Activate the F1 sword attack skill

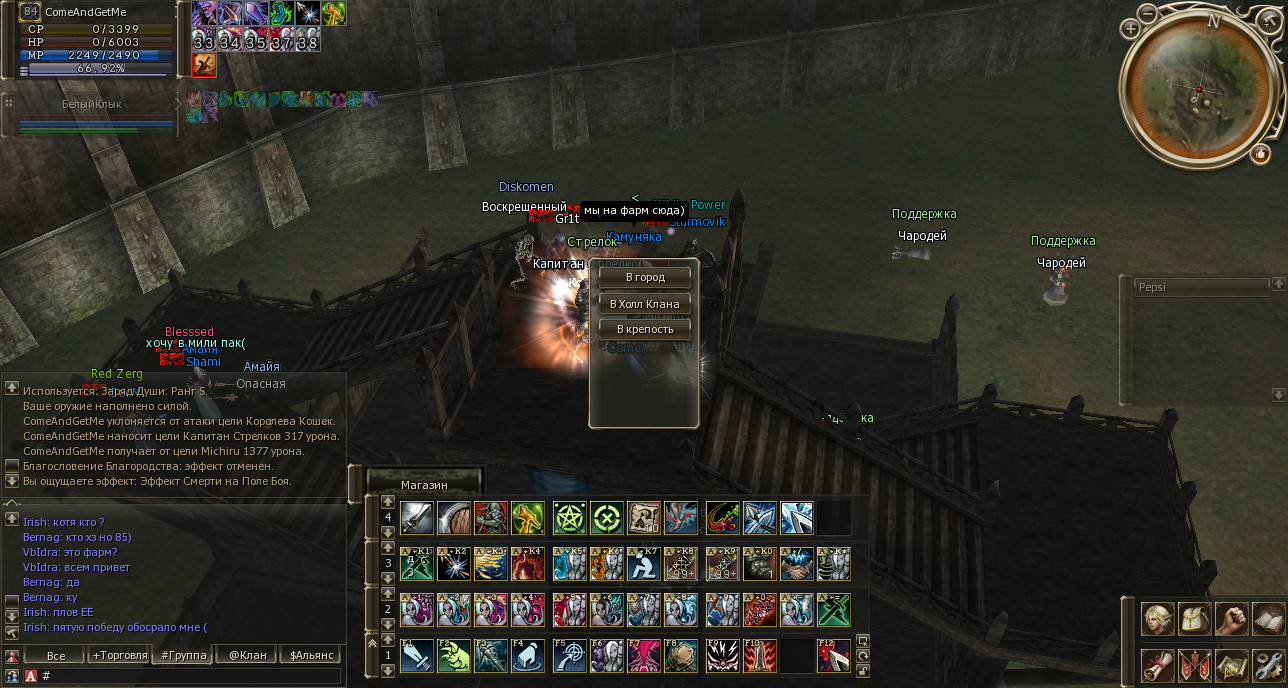417,656
